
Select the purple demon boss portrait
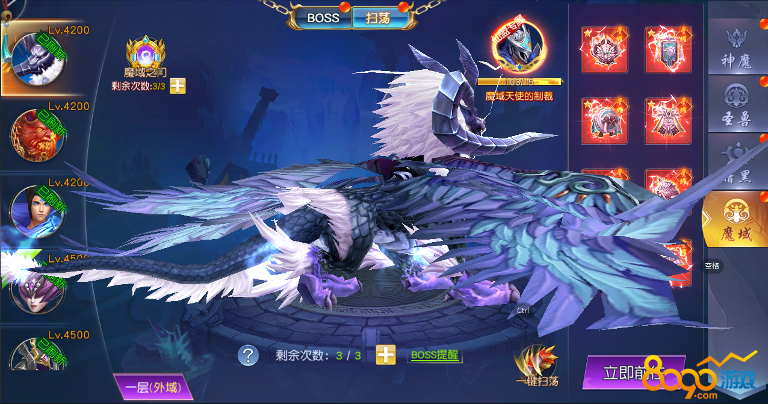coord(36,287)
